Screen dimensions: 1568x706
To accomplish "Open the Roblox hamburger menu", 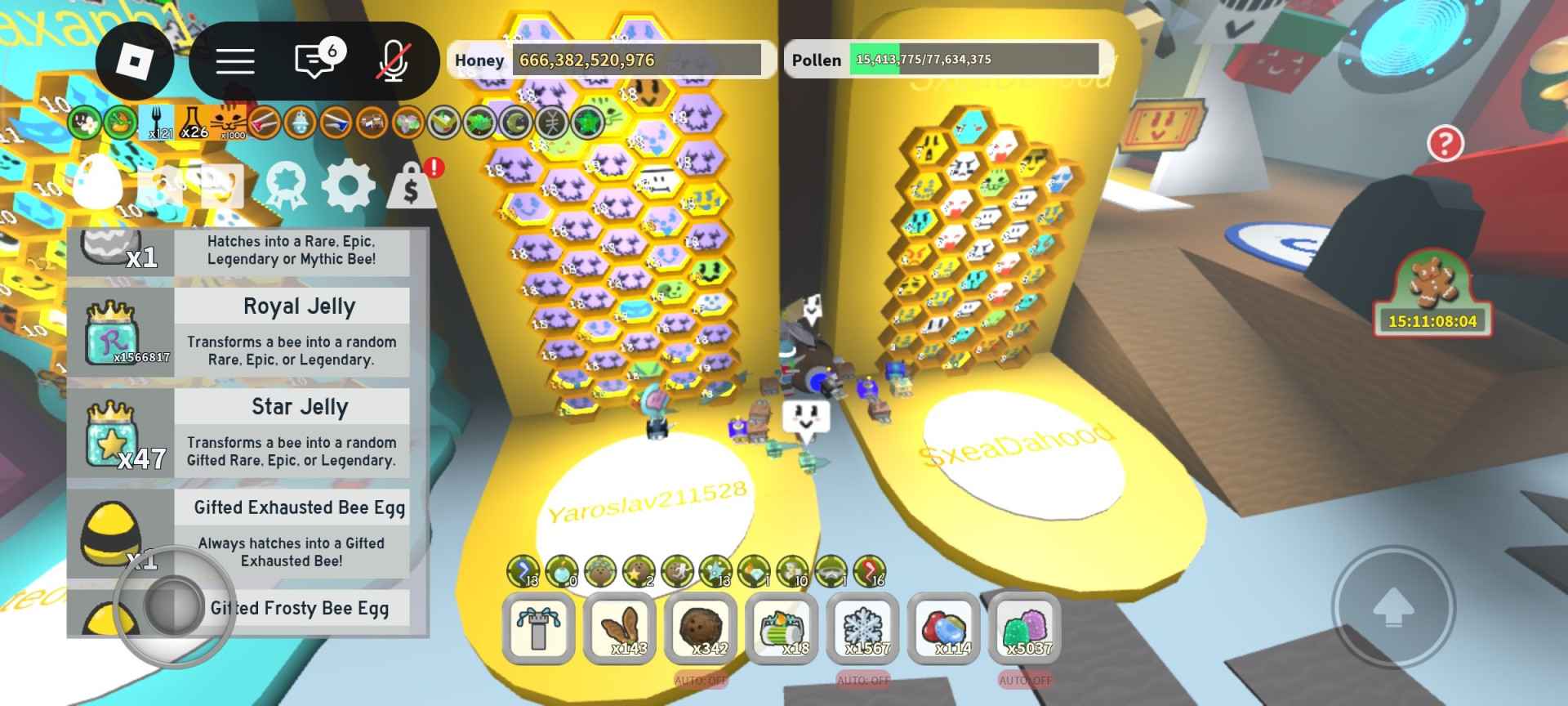I will [236, 60].
